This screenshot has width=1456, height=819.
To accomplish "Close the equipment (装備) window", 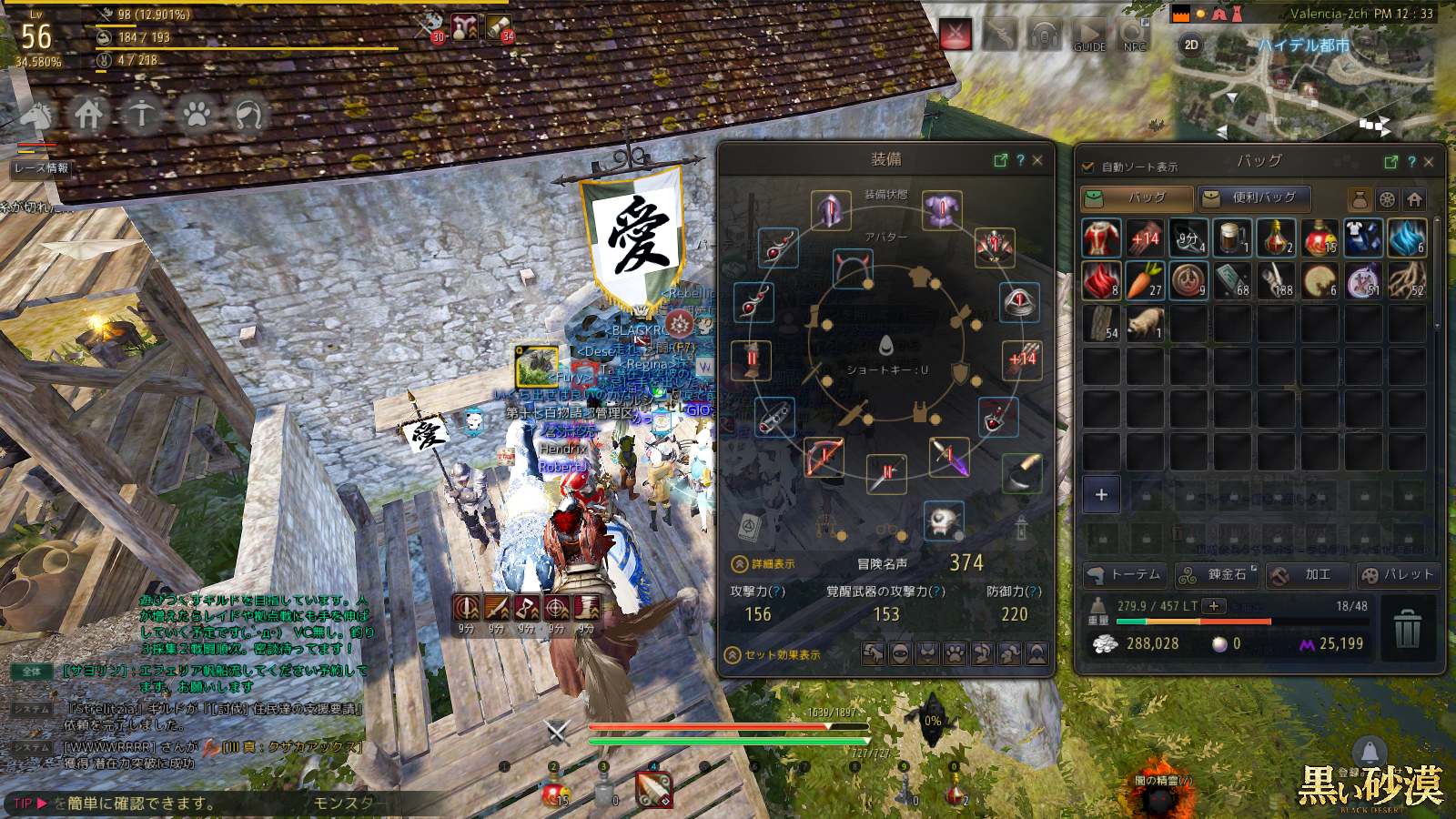I will pyautogui.click(x=1037, y=160).
